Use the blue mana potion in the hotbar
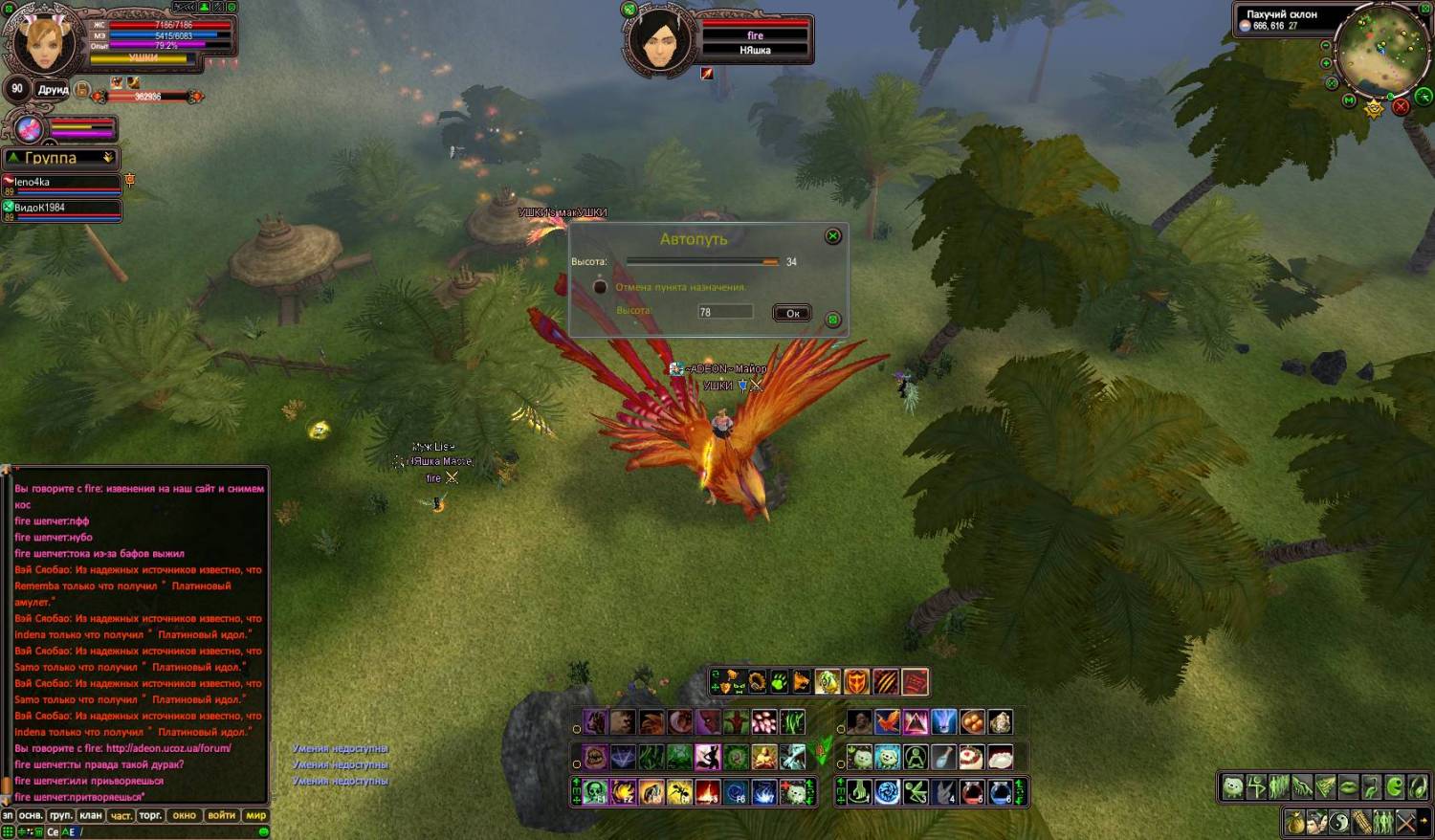1435x840 pixels. tap(1001, 792)
